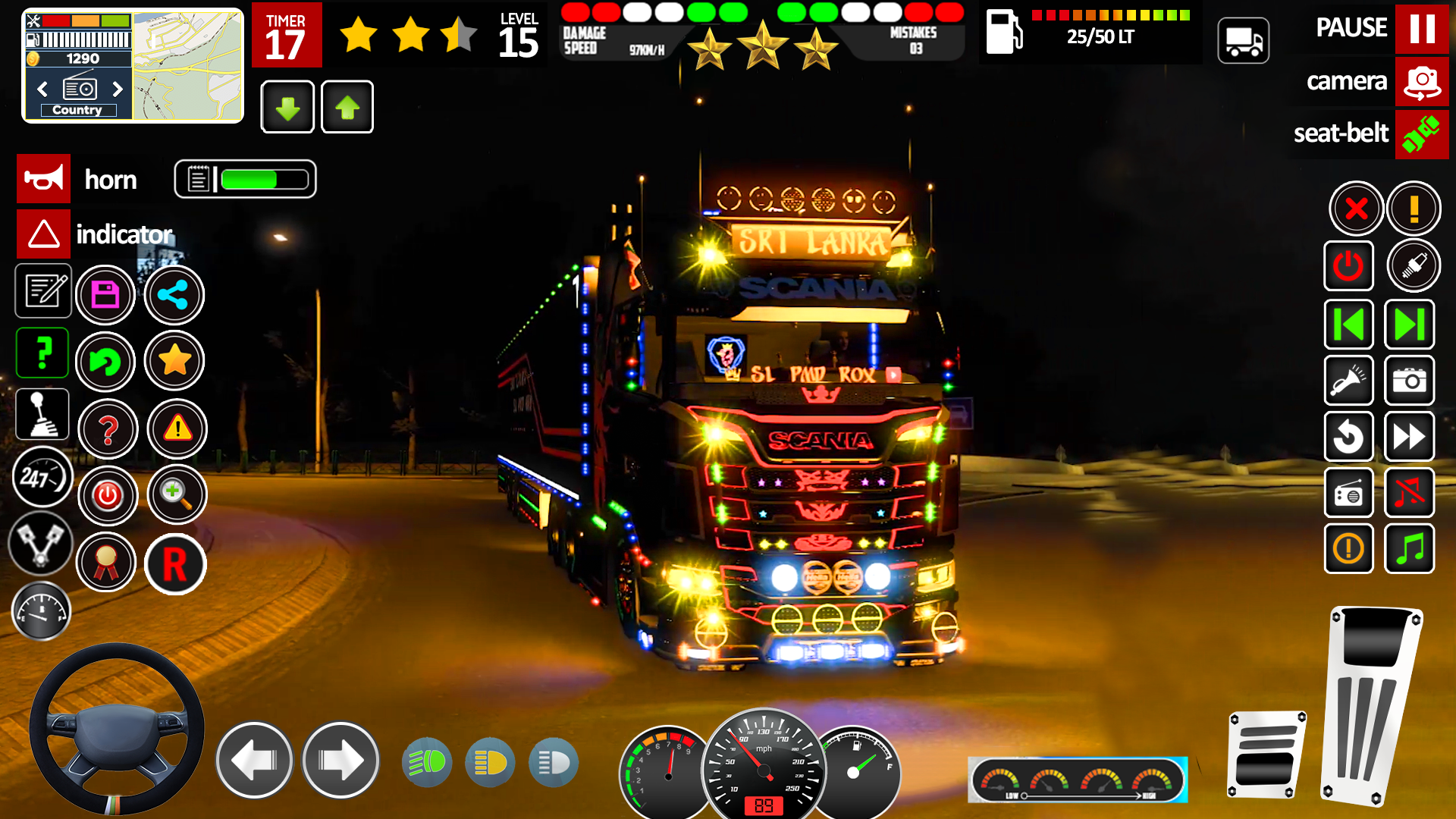Shift gear up with green arrow

pos(347,107)
